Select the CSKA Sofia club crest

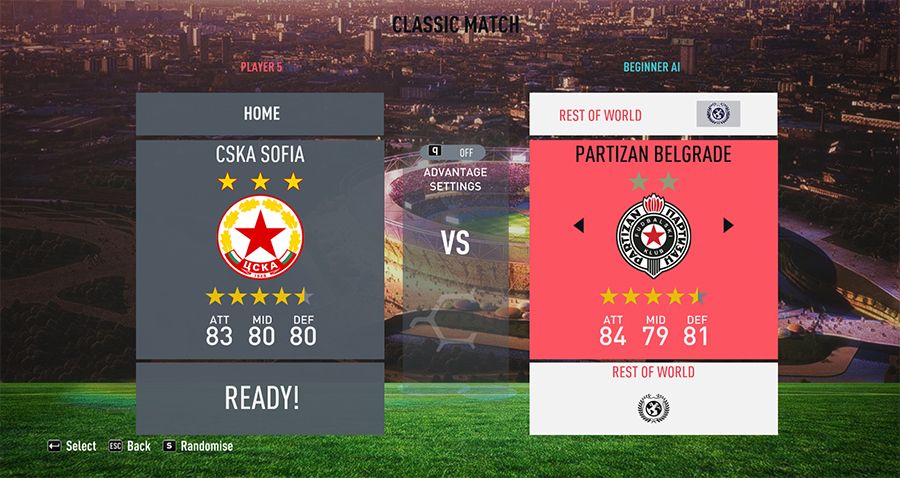(x=260, y=236)
